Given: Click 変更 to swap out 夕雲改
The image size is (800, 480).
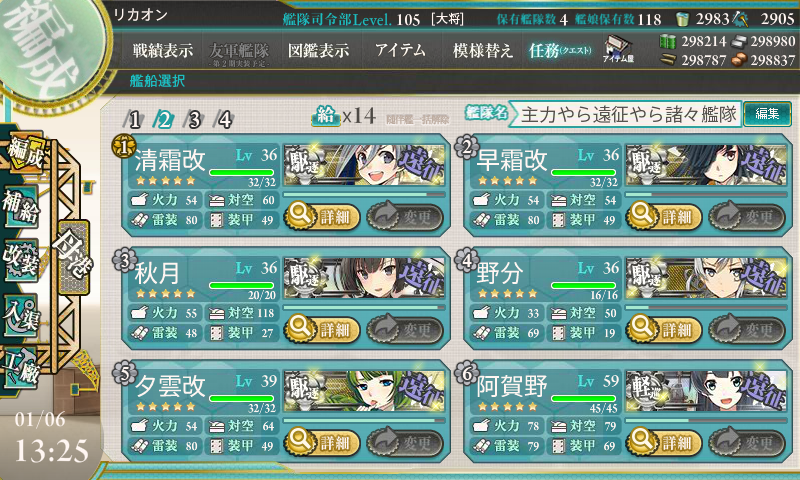Looking at the screenshot, I should pyautogui.click(x=405, y=442).
